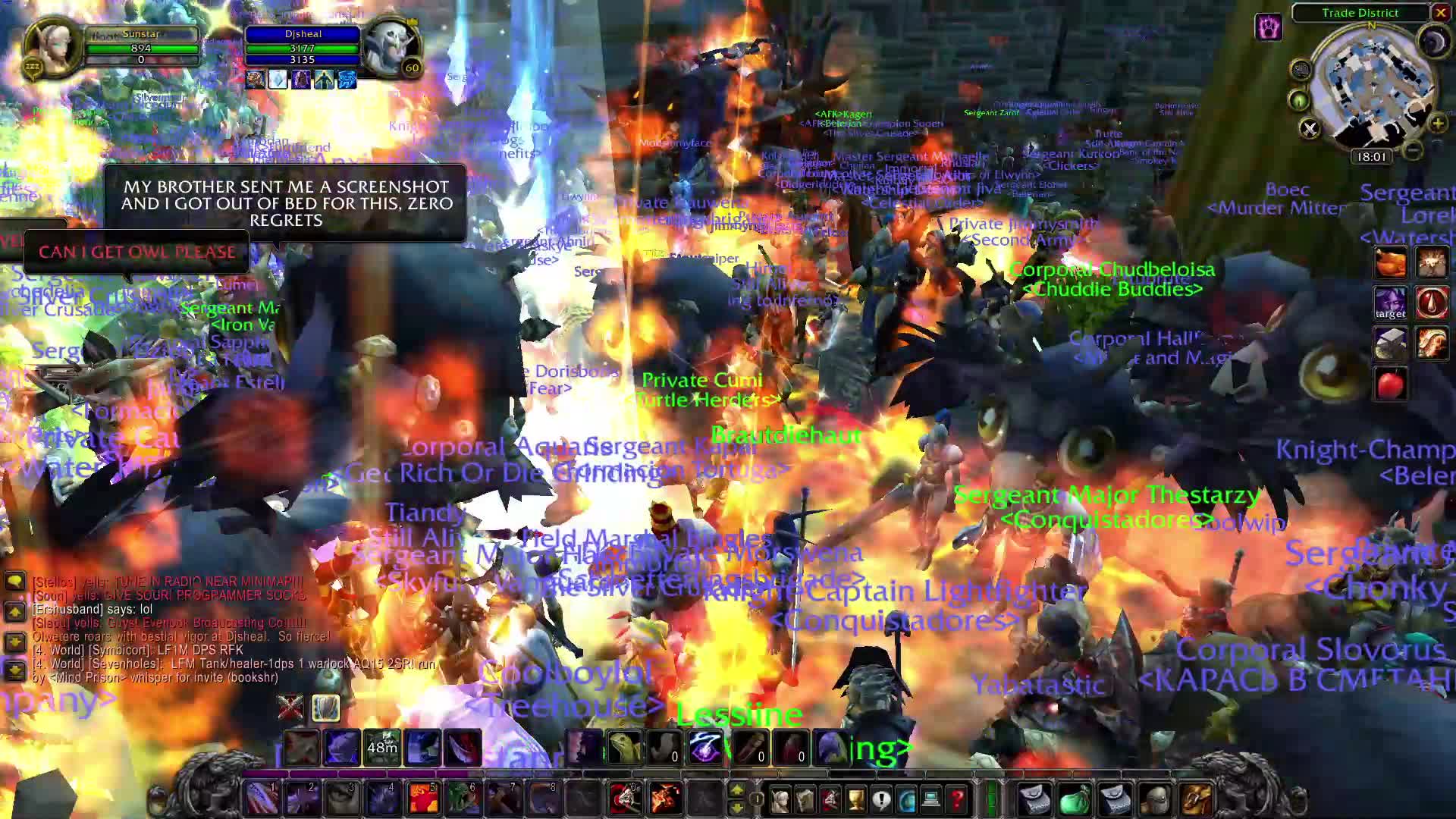Screen dimensions: 1456x819
Task: Open the backpack on the bag bar
Action: (1034, 799)
